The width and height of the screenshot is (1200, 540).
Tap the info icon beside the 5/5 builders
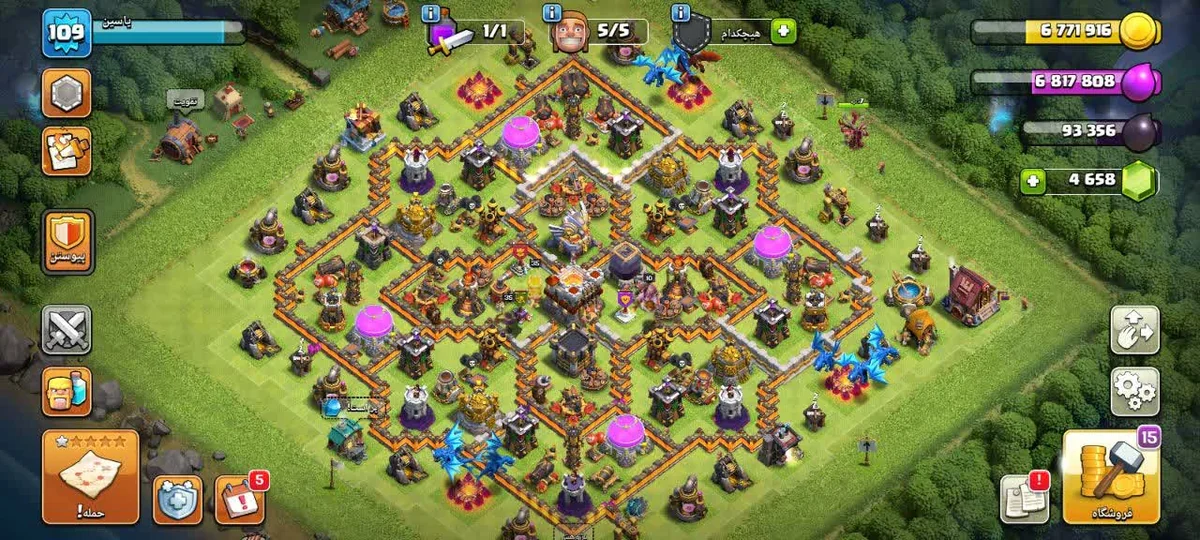[551, 13]
